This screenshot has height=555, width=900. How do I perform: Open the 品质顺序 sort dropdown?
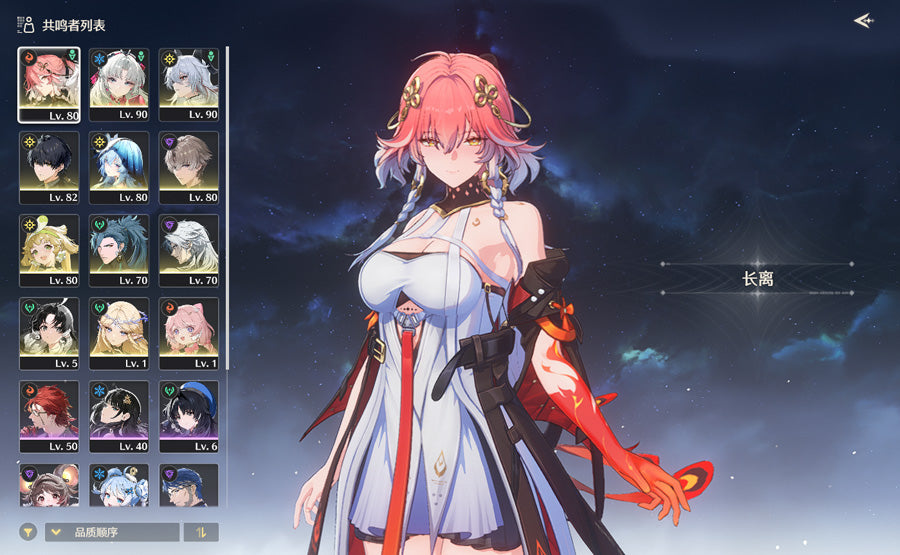[x=112, y=532]
